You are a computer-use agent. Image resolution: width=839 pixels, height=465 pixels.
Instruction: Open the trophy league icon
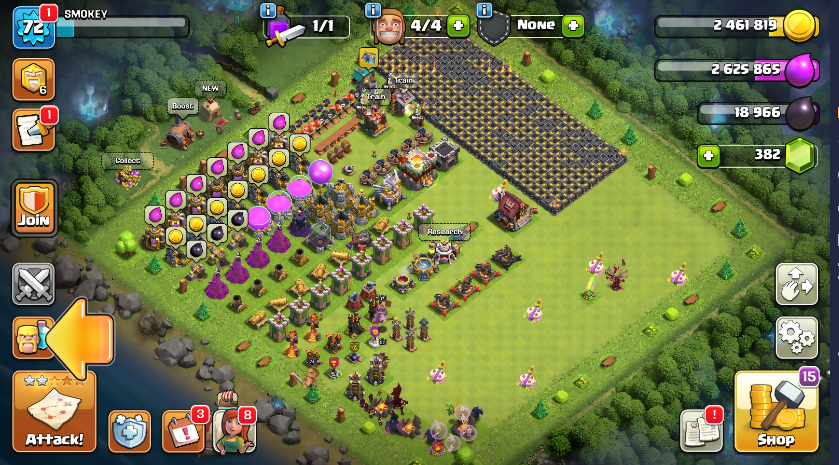click(x=32, y=78)
